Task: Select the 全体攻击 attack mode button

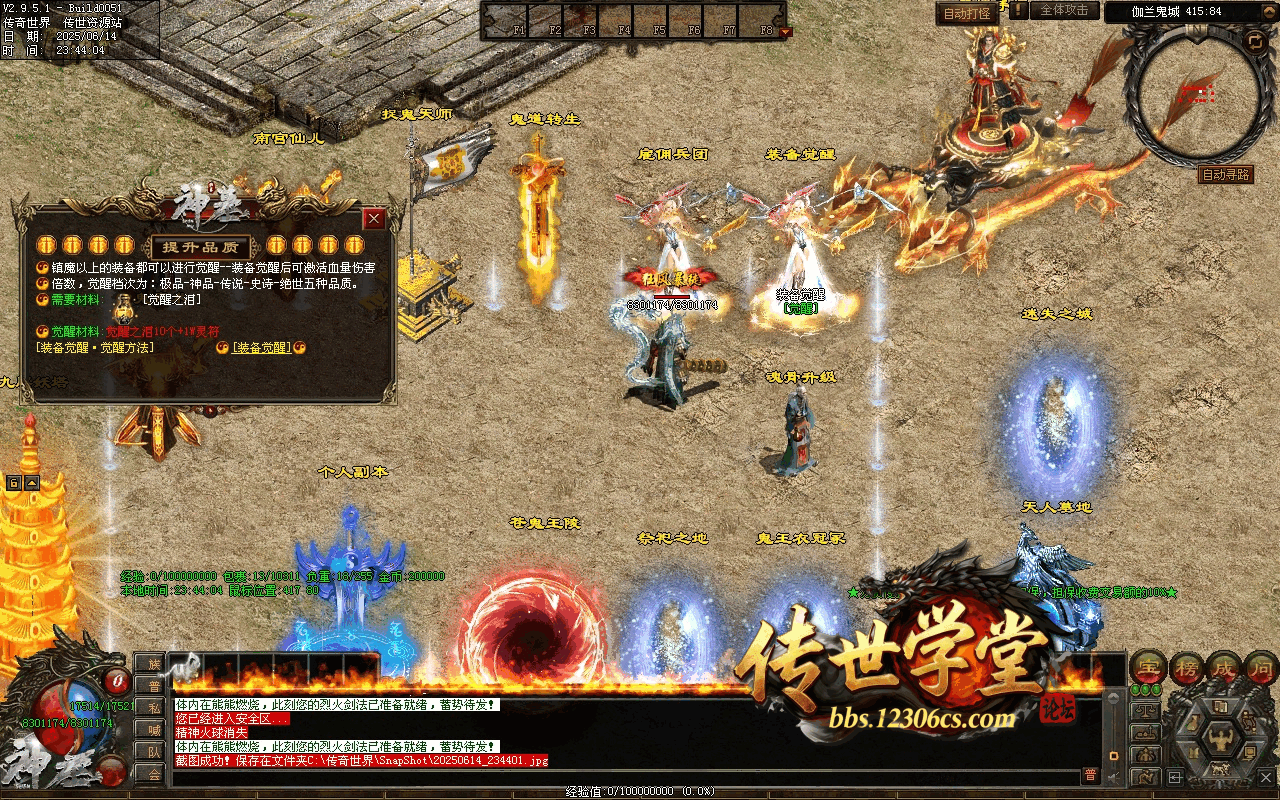Action: point(1064,10)
